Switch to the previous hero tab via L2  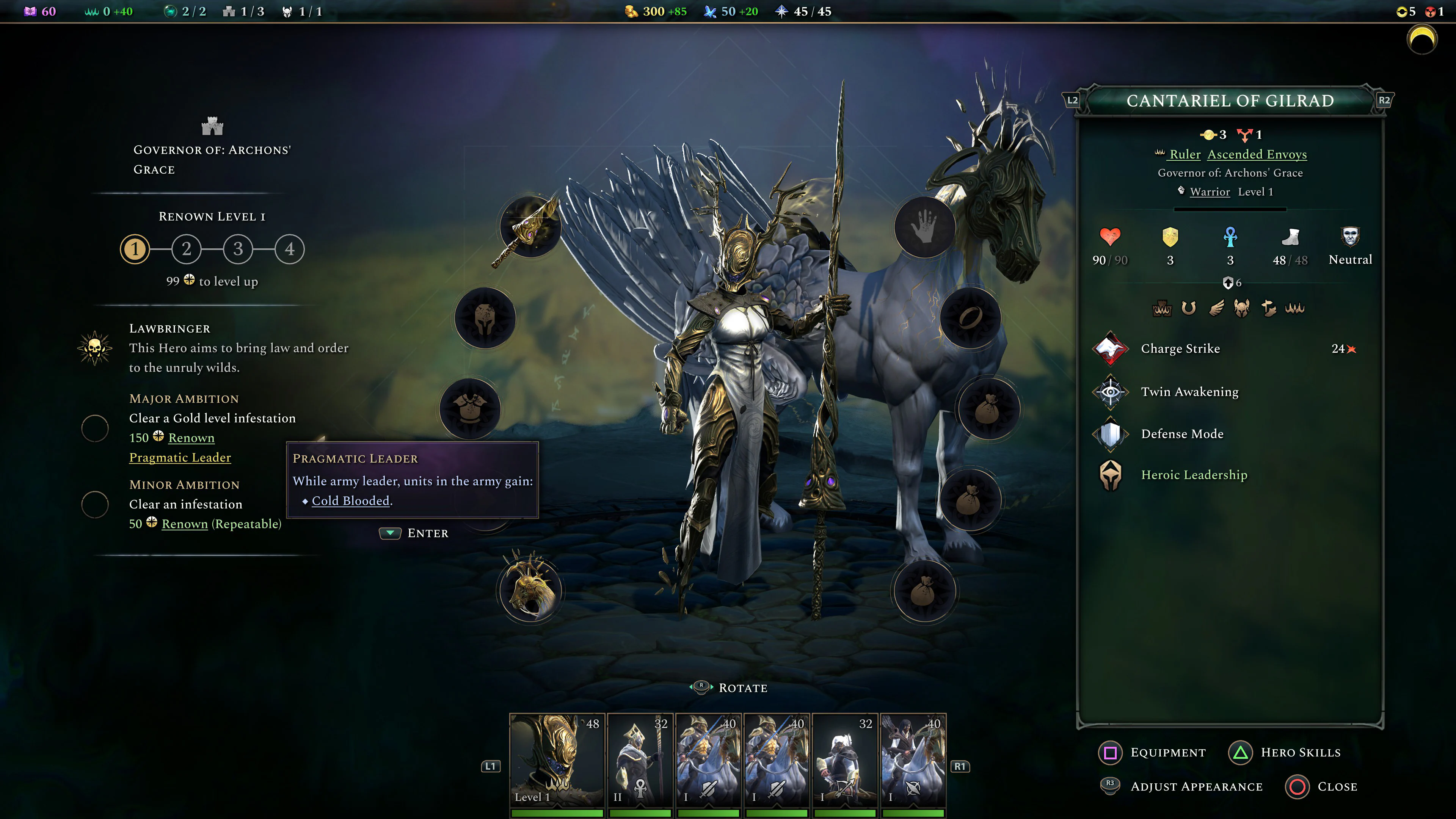pos(1072,99)
